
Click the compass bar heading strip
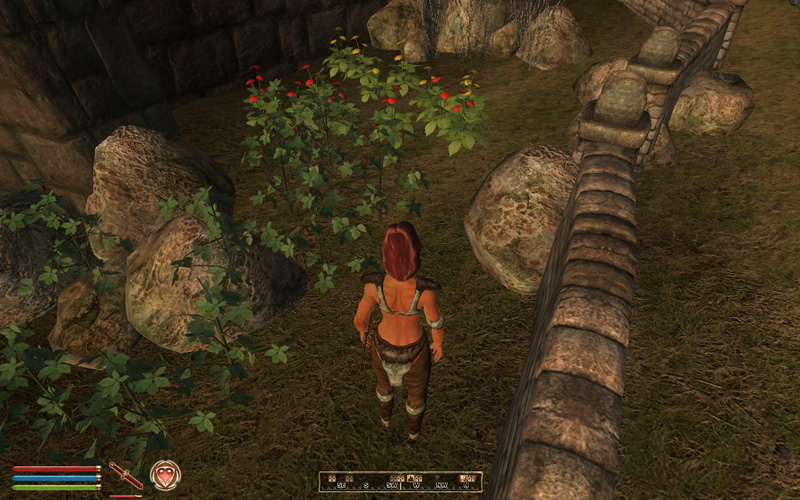tap(400, 482)
